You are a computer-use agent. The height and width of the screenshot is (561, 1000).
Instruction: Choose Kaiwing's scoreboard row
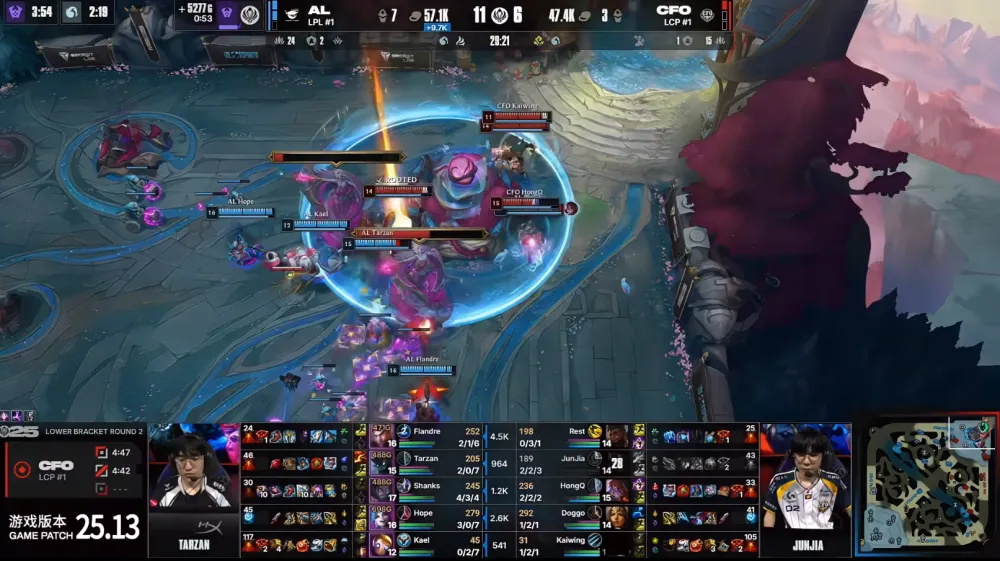point(570,545)
